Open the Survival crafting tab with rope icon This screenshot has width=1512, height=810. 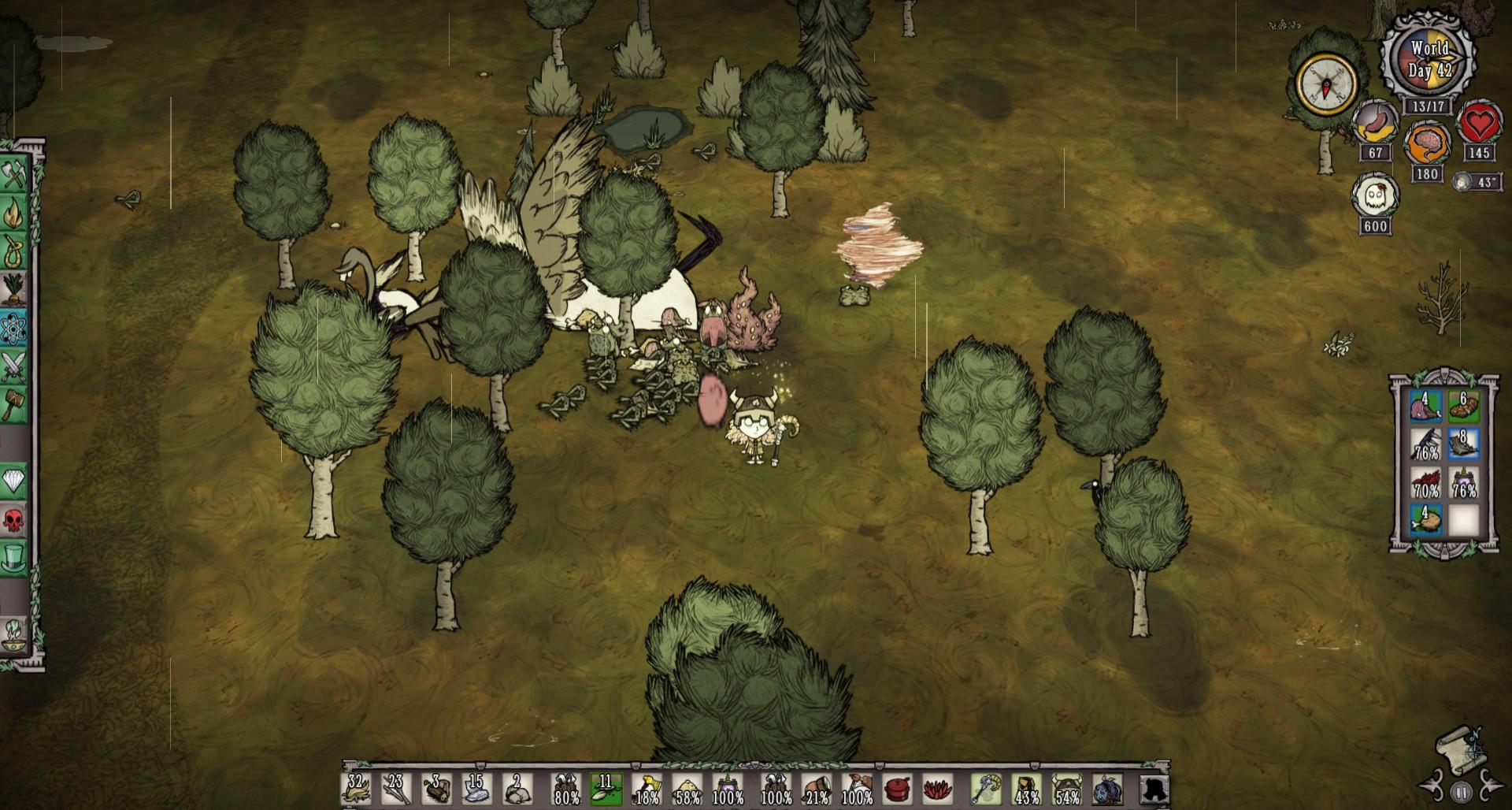click(13, 252)
